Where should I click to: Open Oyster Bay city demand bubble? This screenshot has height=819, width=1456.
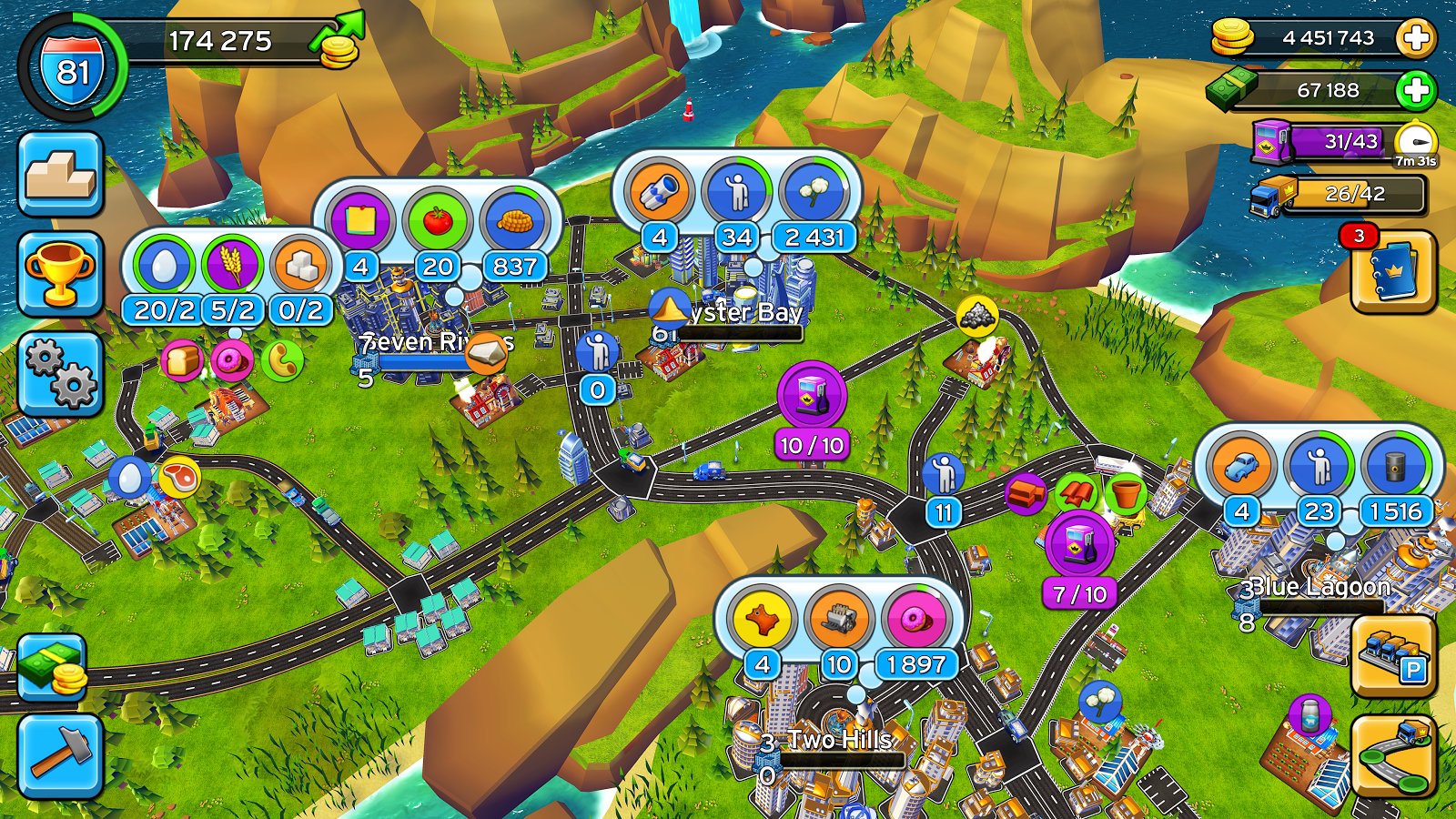pos(736,202)
